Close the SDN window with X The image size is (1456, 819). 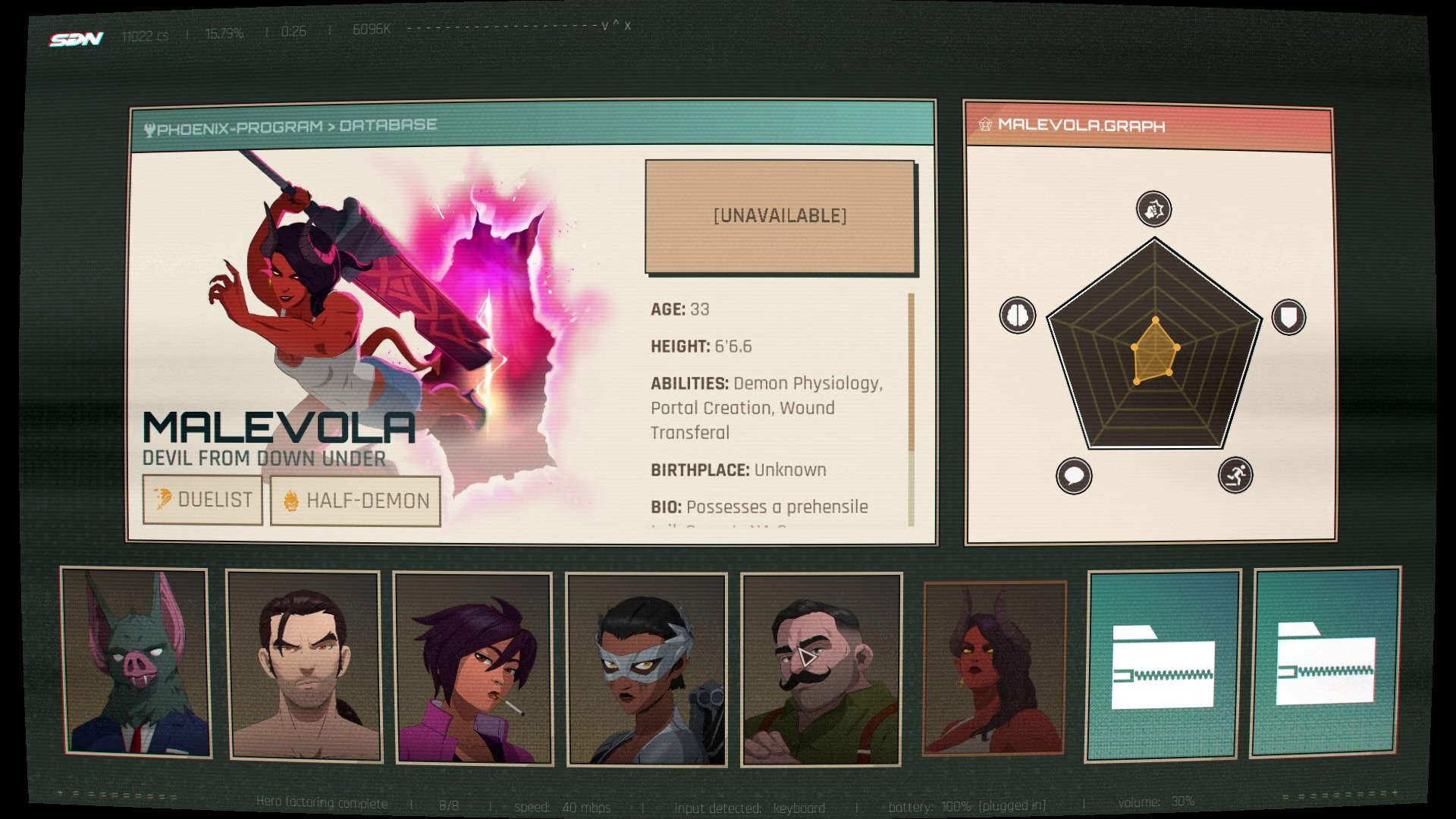pyautogui.click(x=627, y=26)
